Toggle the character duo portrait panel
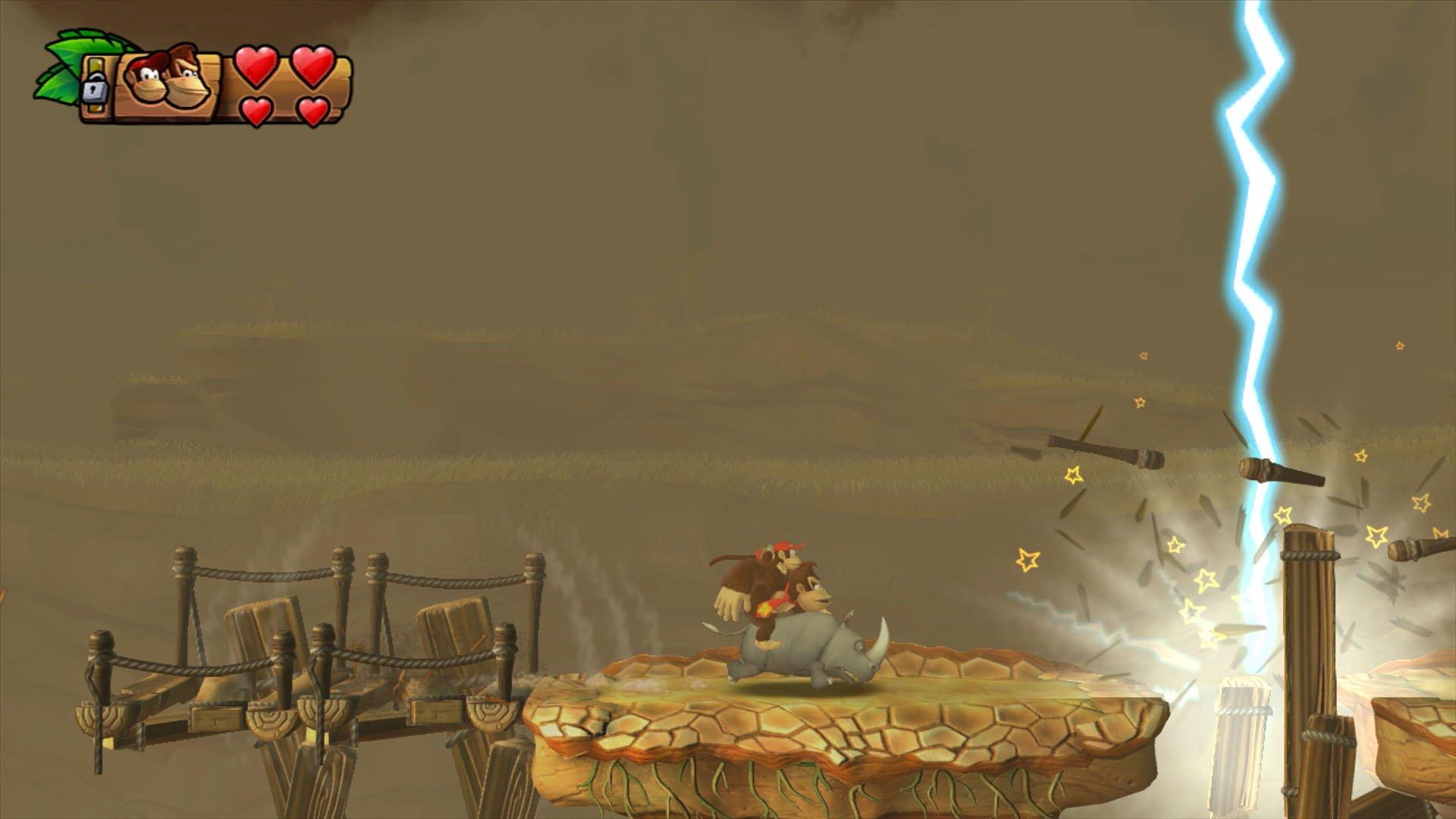 [x=167, y=83]
